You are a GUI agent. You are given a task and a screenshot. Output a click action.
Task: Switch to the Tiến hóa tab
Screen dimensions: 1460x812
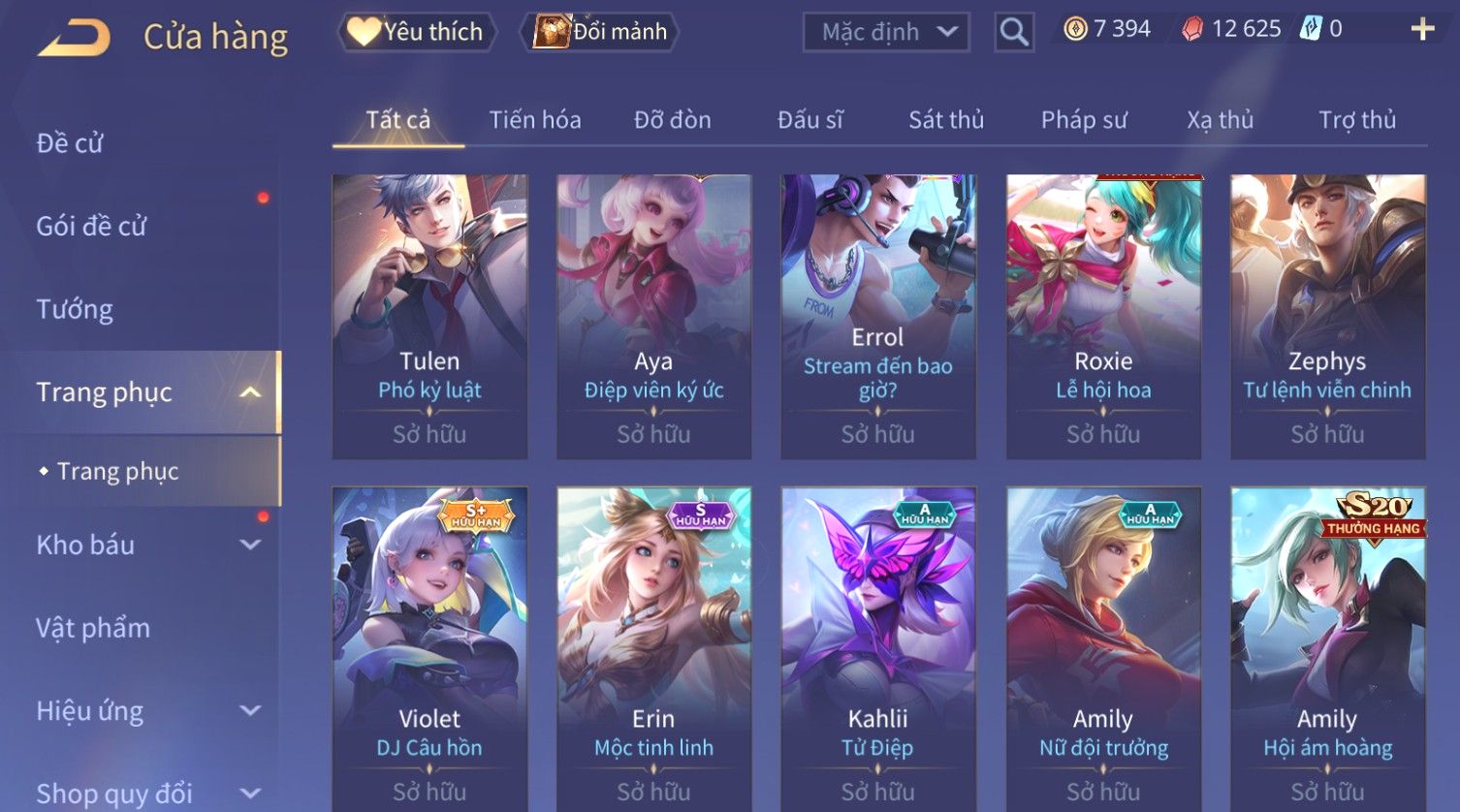535,120
